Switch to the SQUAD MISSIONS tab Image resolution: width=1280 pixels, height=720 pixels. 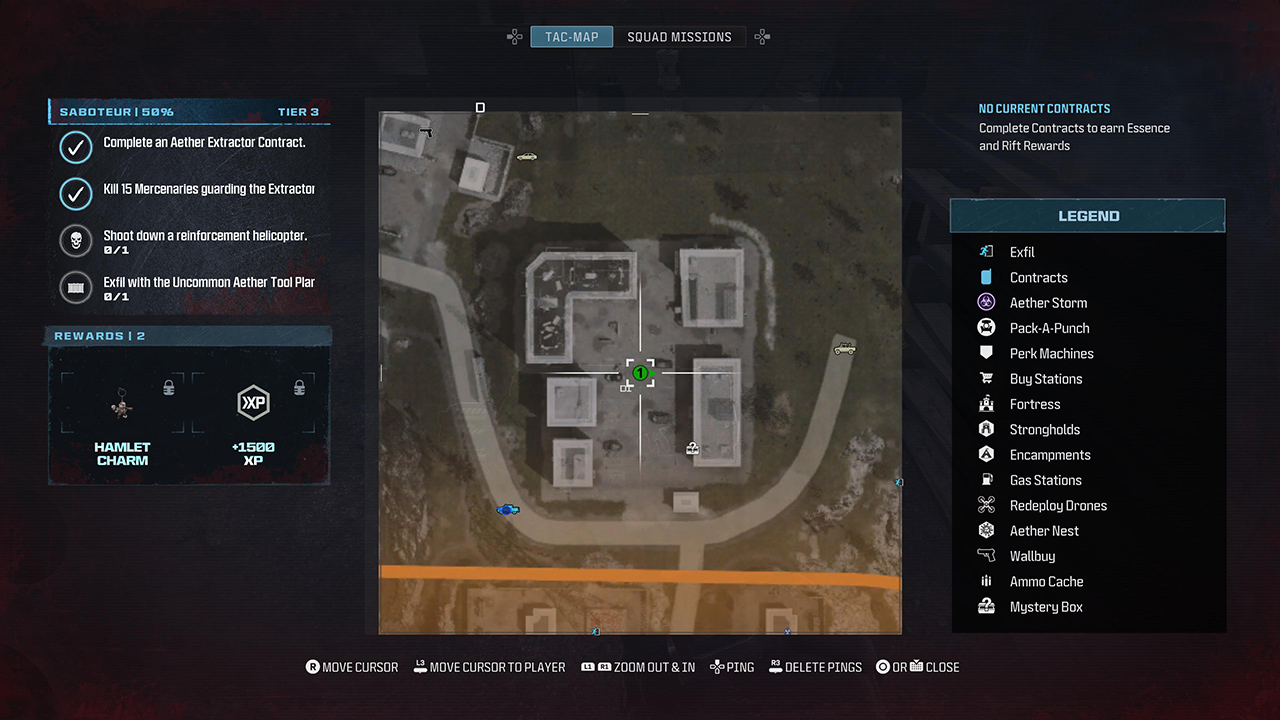679,36
